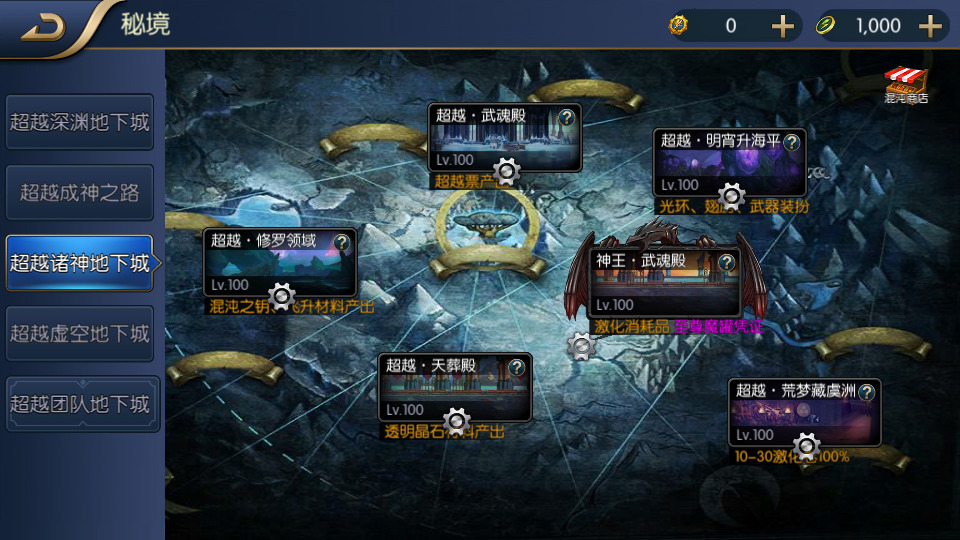The height and width of the screenshot is (540, 960).
Task: Choose the 超越诸神地下城 tab
Action: click(x=80, y=263)
